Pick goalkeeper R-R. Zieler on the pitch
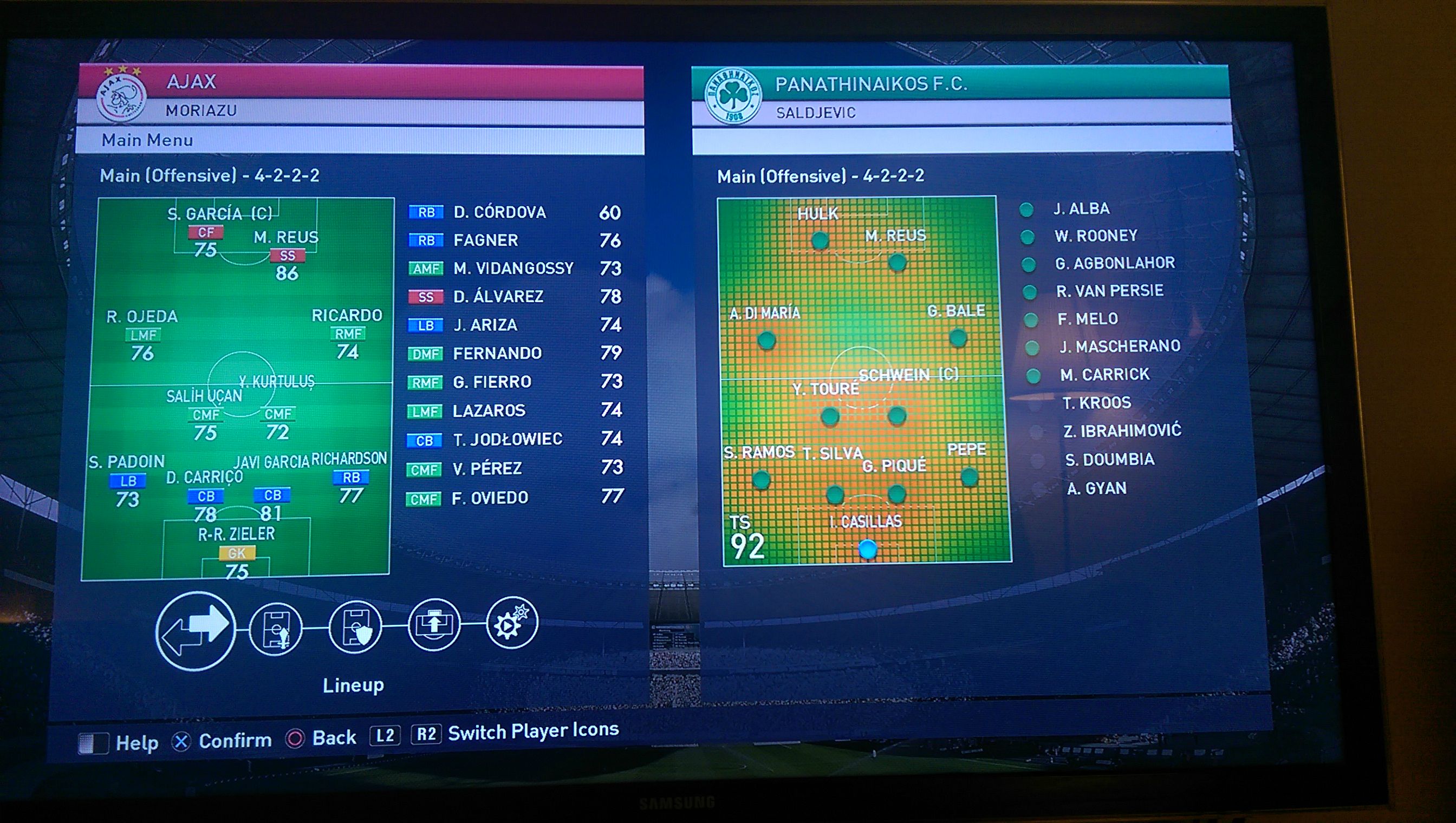This screenshot has width=1456, height=823. tap(236, 553)
